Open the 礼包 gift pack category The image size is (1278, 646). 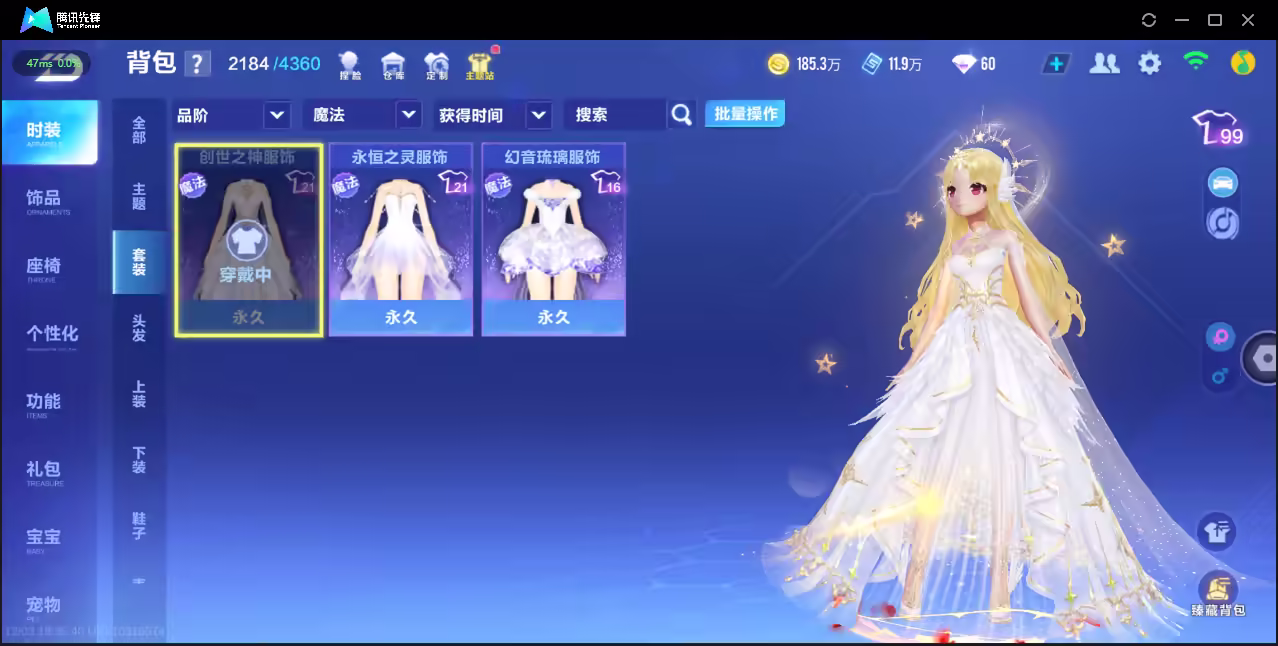pos(44,470)
